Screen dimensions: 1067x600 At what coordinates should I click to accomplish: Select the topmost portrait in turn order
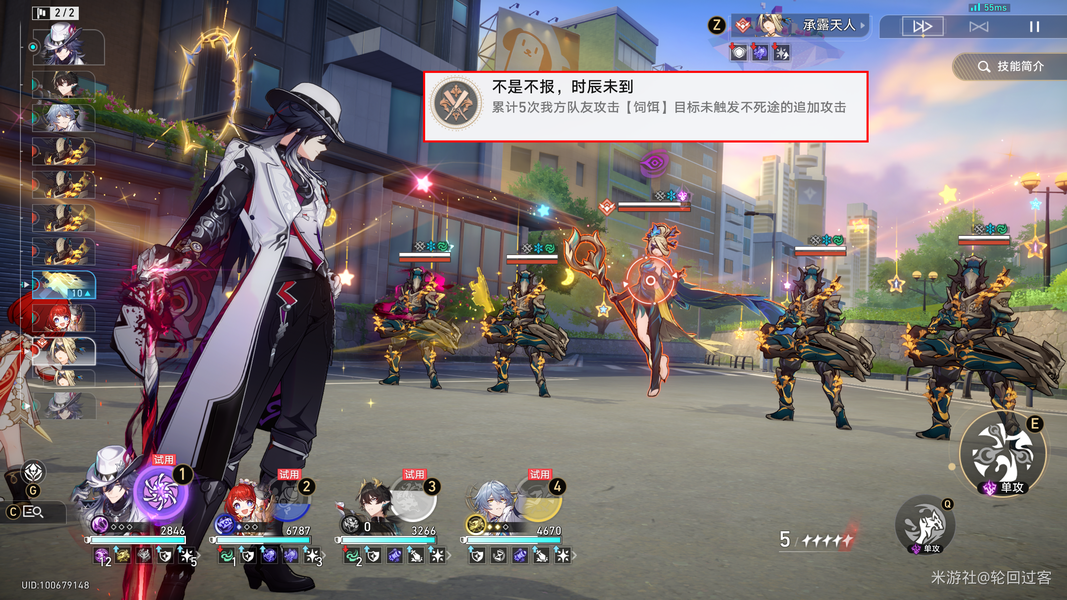pyautogui.click(x=65, y=48)
